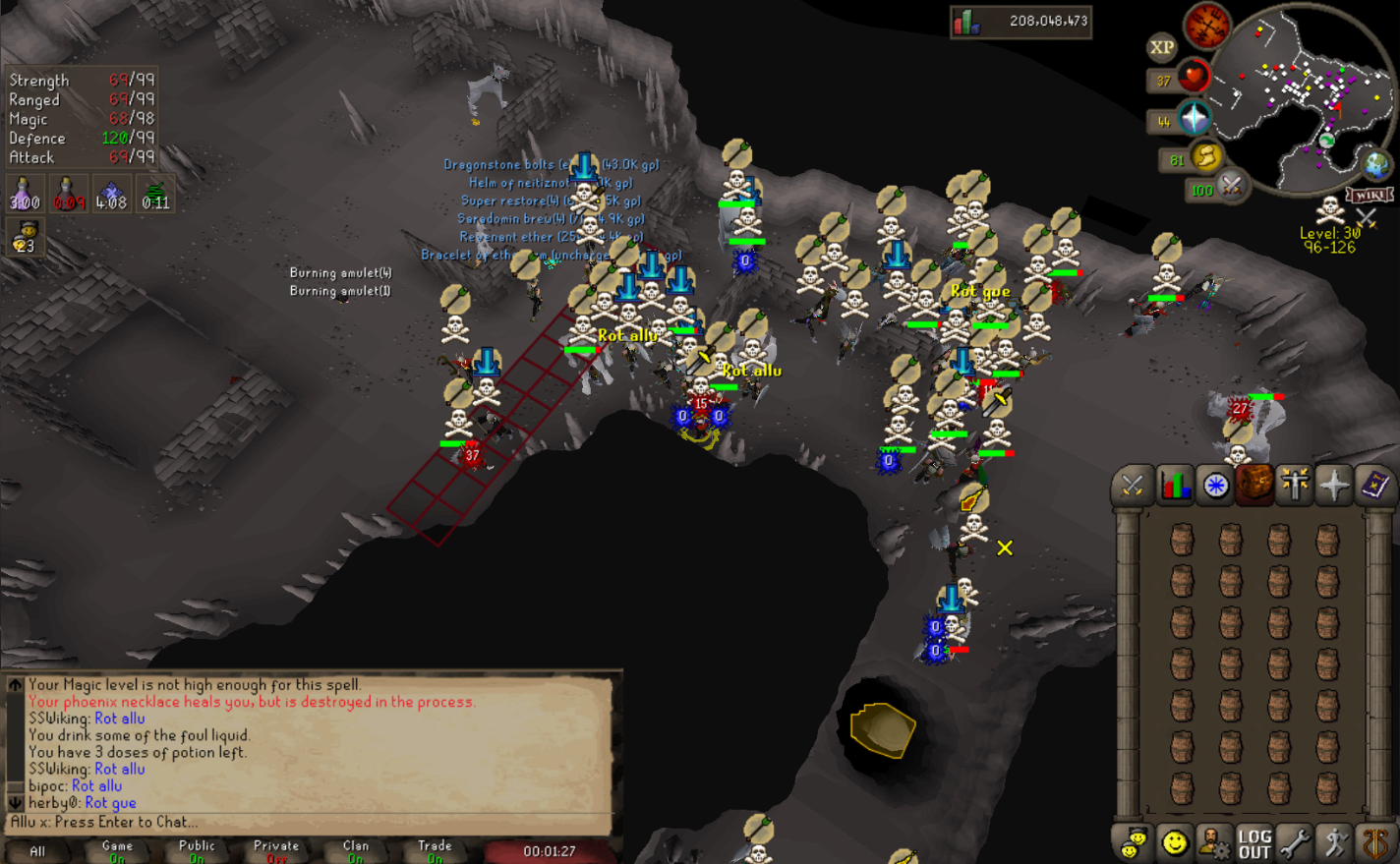The image size is (1400, 864).
Task: Open the Friends List smiley tab
Action: (1174, 843)
